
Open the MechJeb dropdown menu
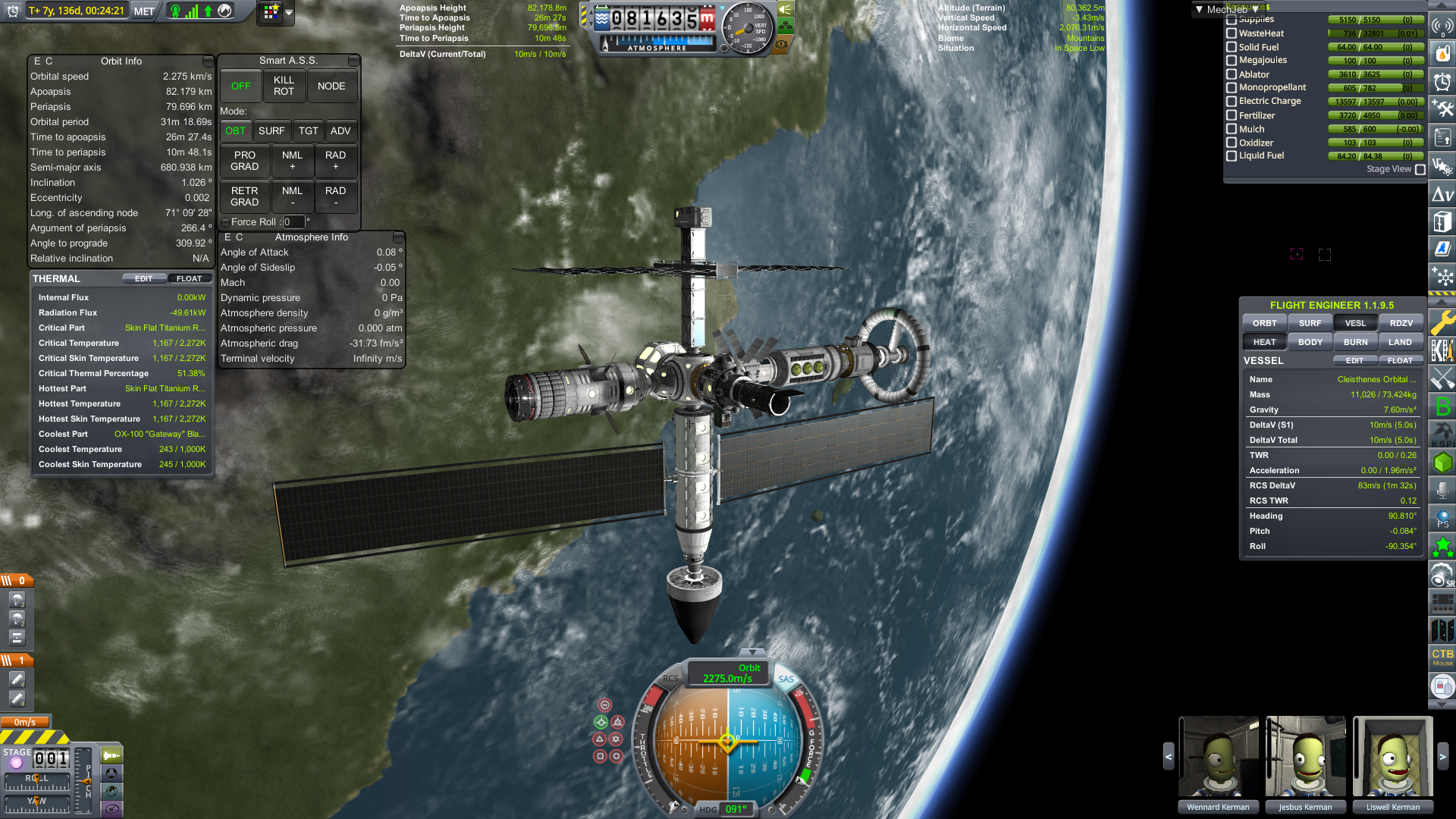click(x=1226, y=10)
